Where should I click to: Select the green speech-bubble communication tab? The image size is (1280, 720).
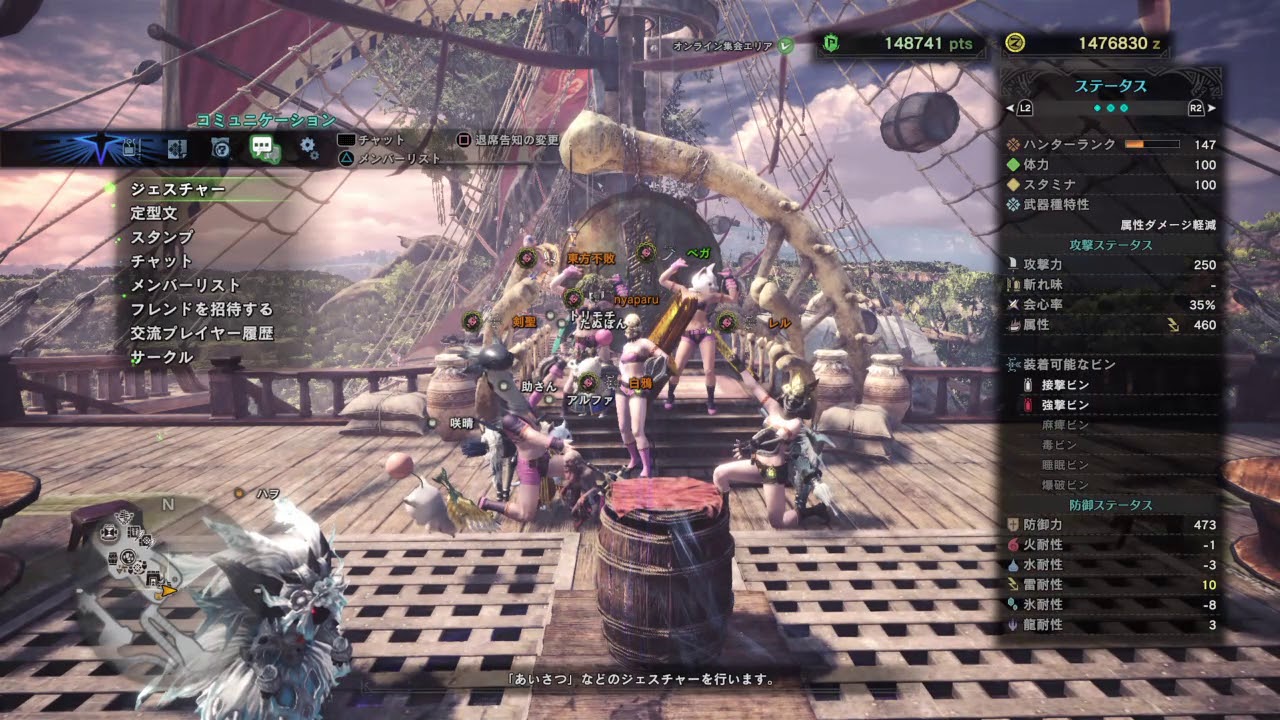coord(264,149)
